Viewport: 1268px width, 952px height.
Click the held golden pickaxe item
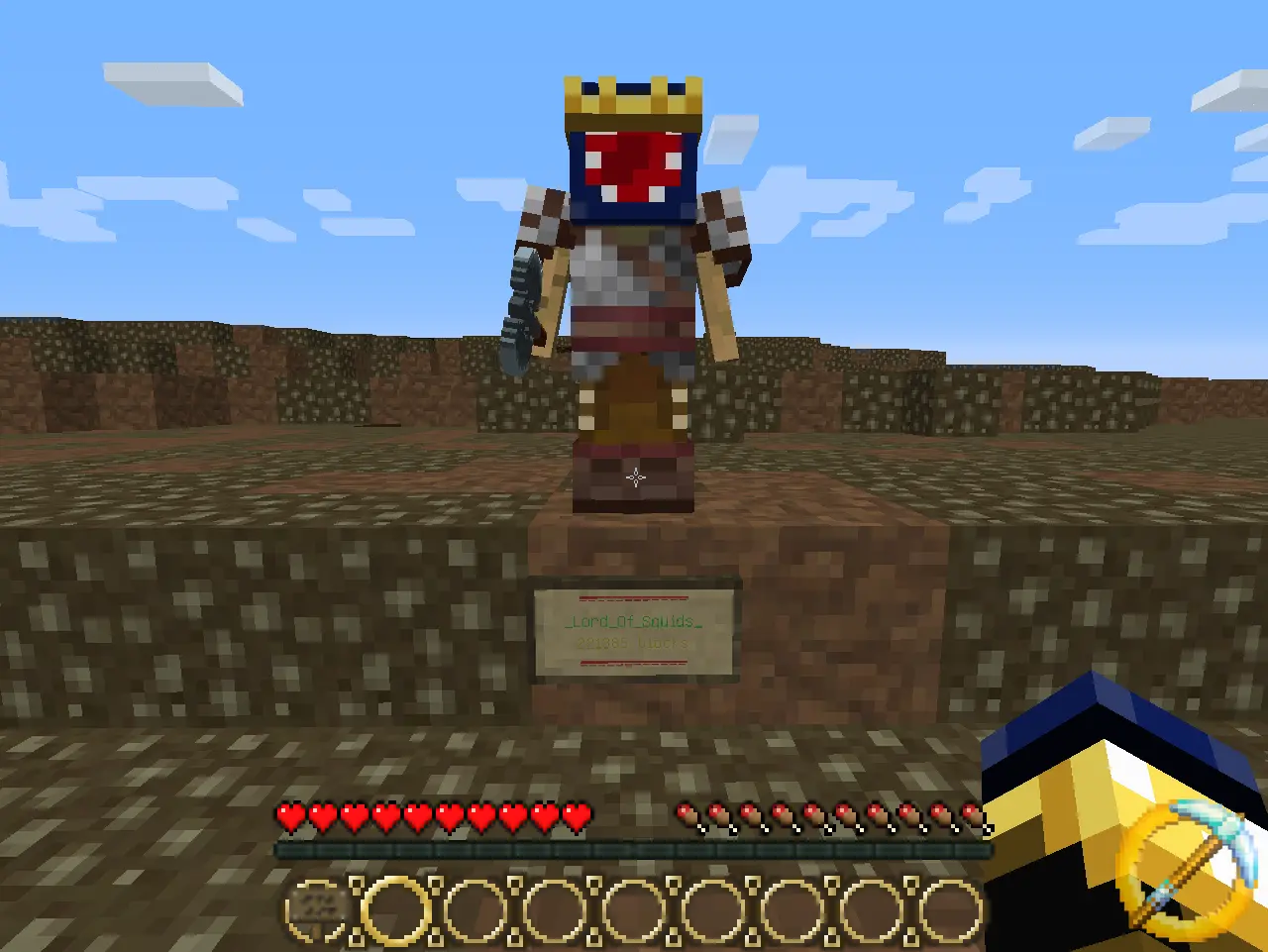[1139, 842]
